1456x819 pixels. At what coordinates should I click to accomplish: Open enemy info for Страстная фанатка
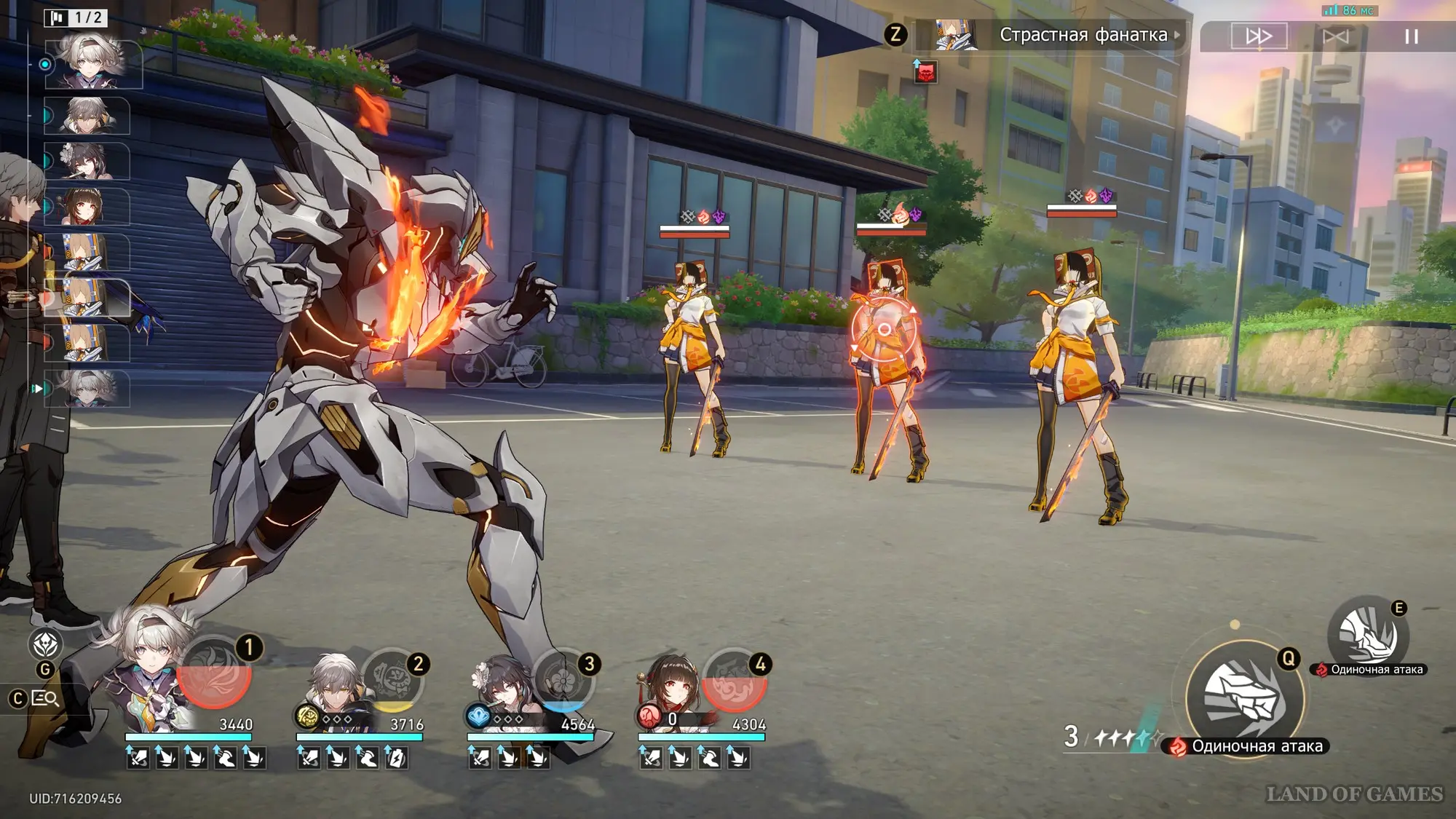(1083, 35)
